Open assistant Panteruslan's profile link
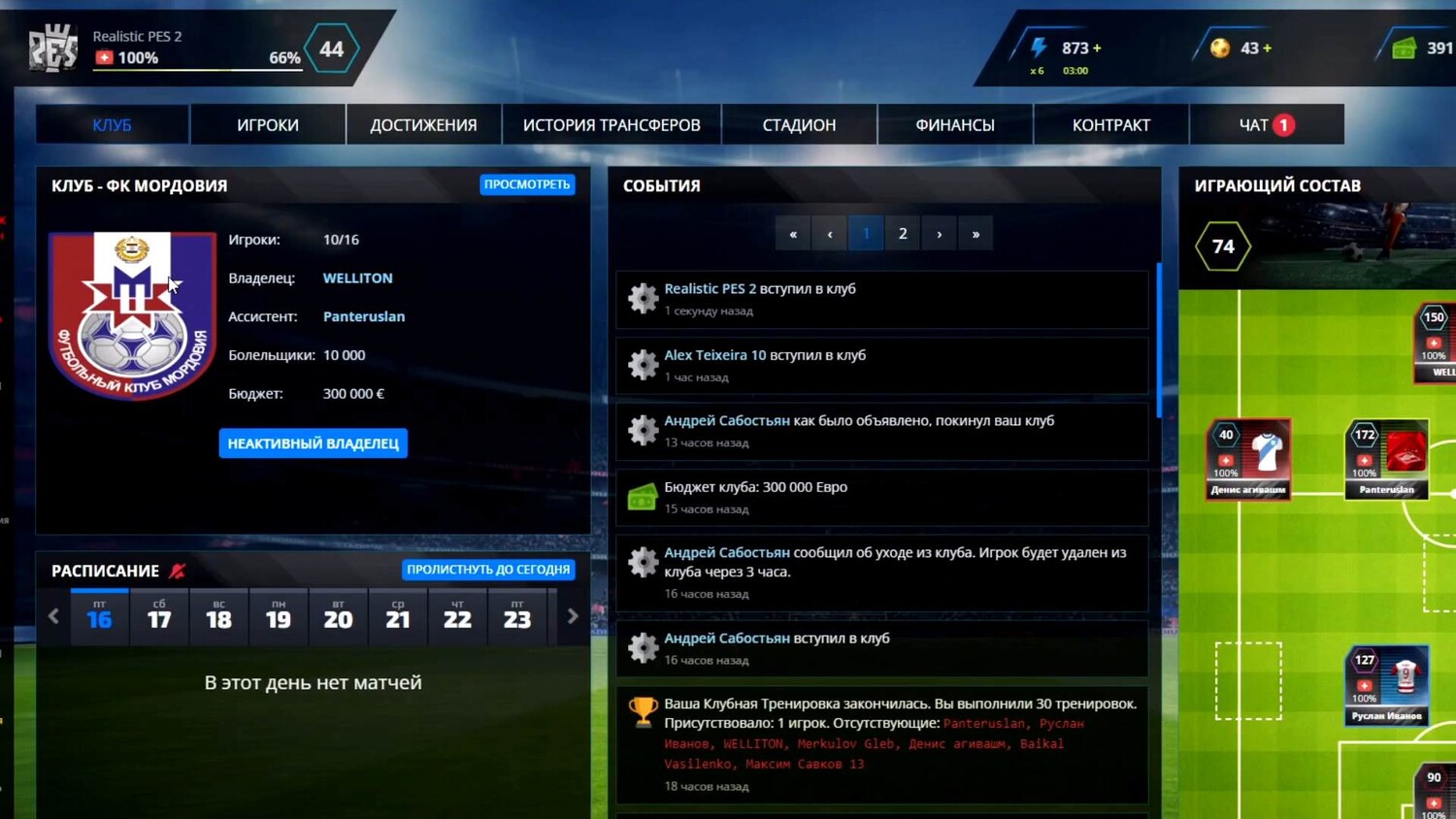 (x=364, y=317)
